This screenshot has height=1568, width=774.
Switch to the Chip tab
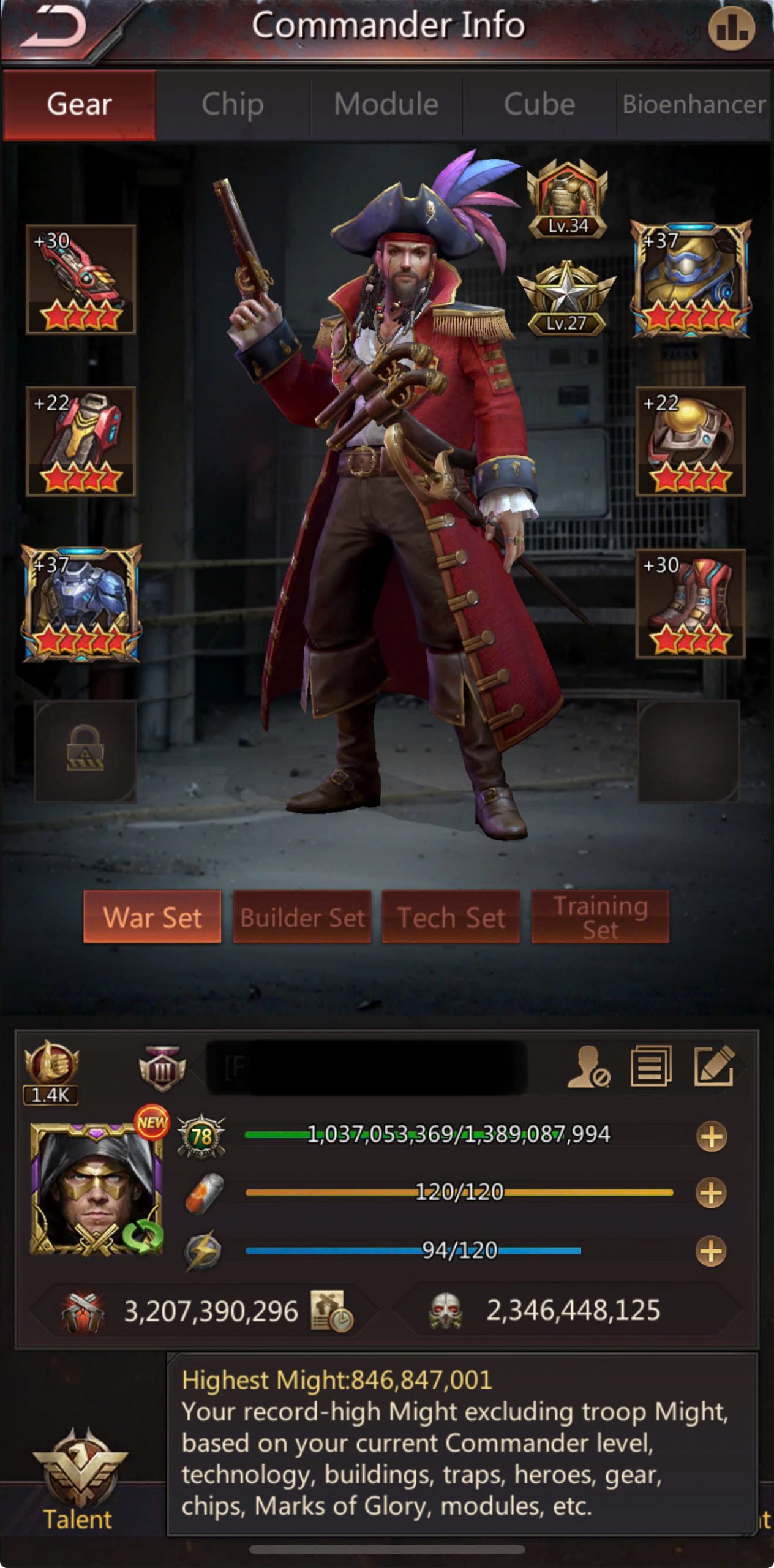[x=233, y=105]
